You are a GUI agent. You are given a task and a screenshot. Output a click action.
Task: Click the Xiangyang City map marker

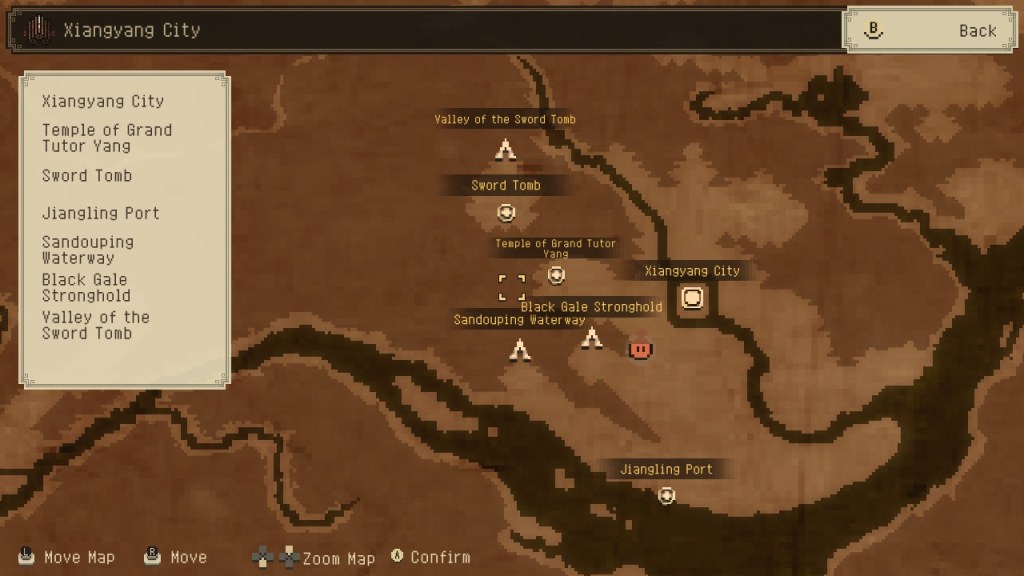692,298
